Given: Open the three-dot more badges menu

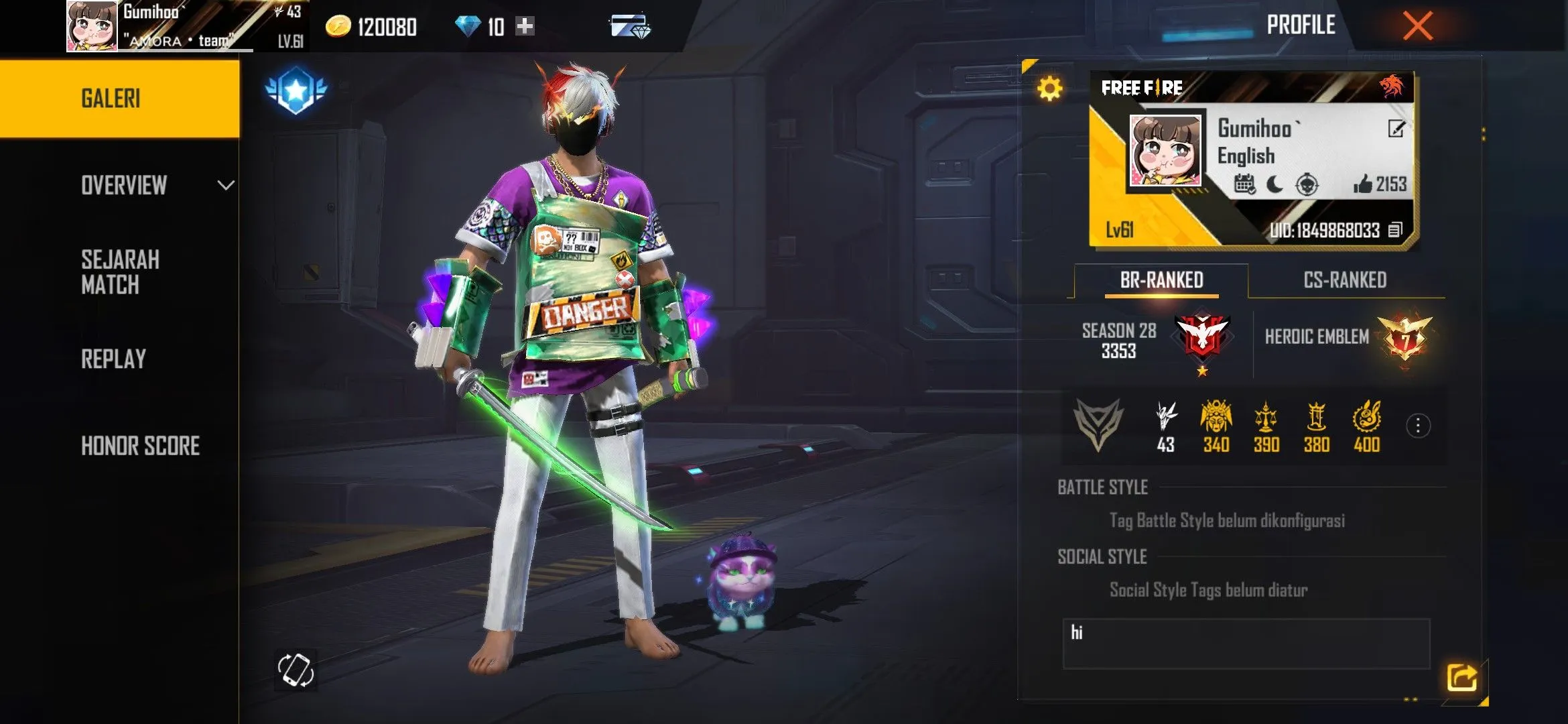Looking at the screenshot, I should 1418,426.
